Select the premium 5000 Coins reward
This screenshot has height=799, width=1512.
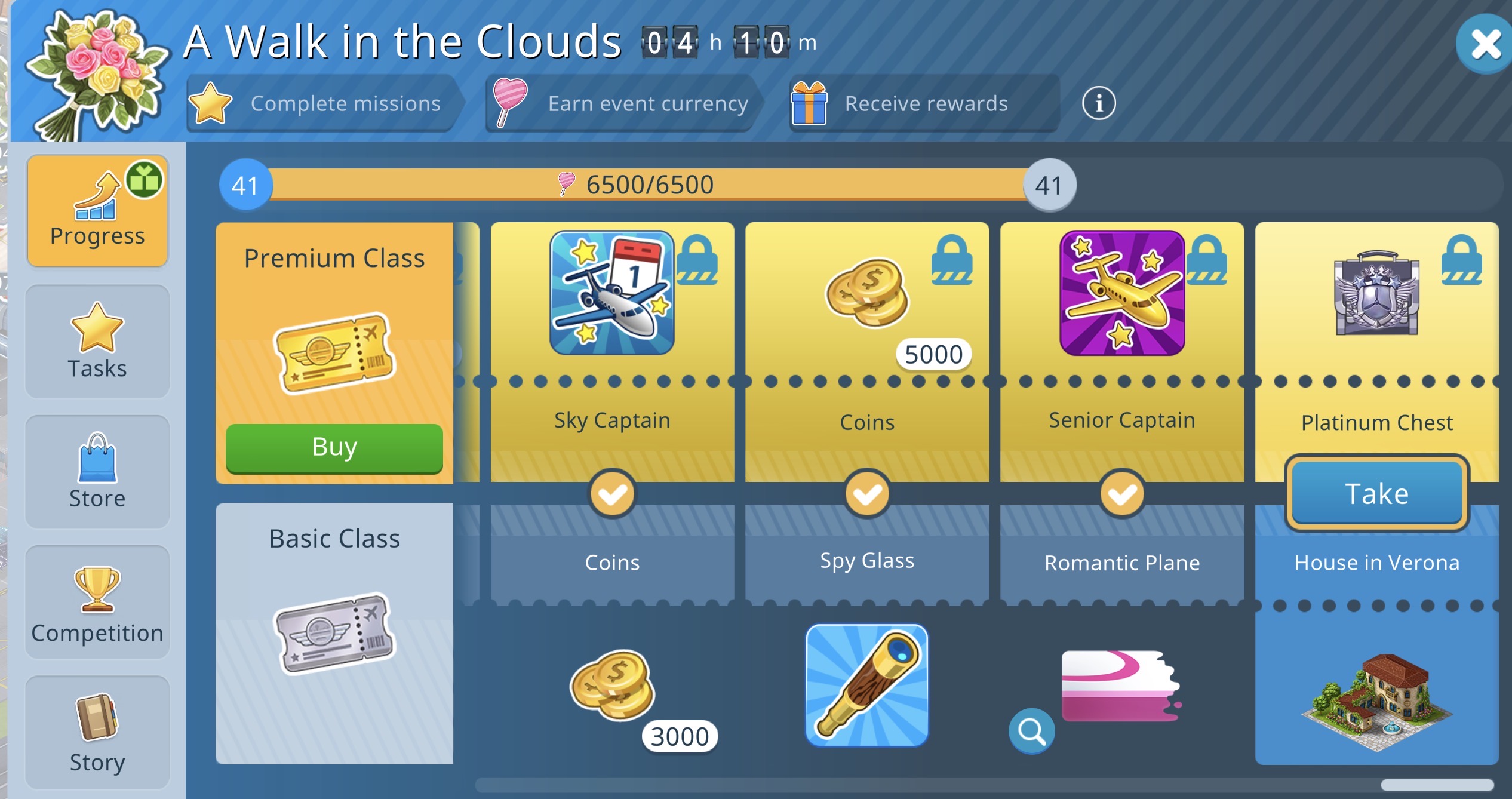(x=867, y=293)
